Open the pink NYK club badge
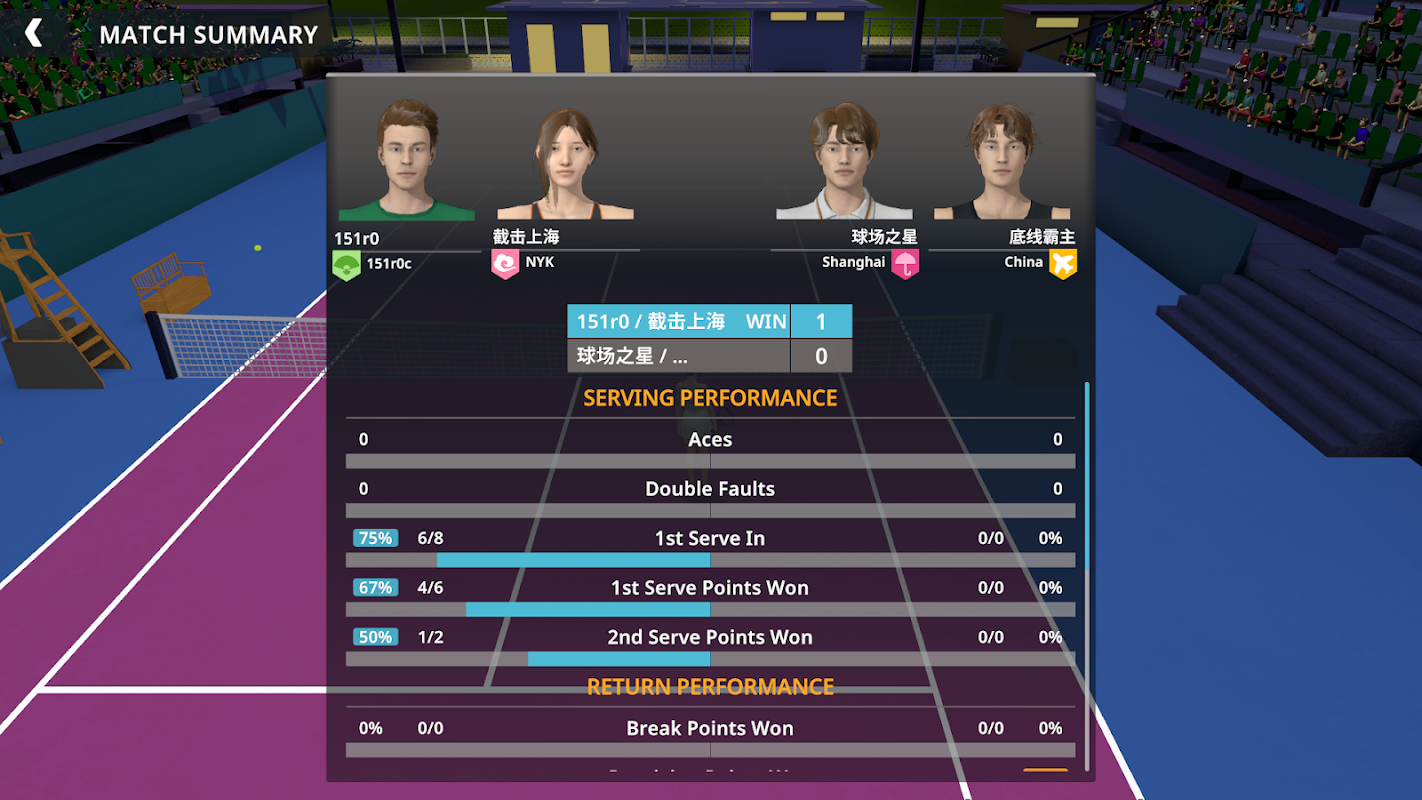1422x800 pixels. point(505,264)
